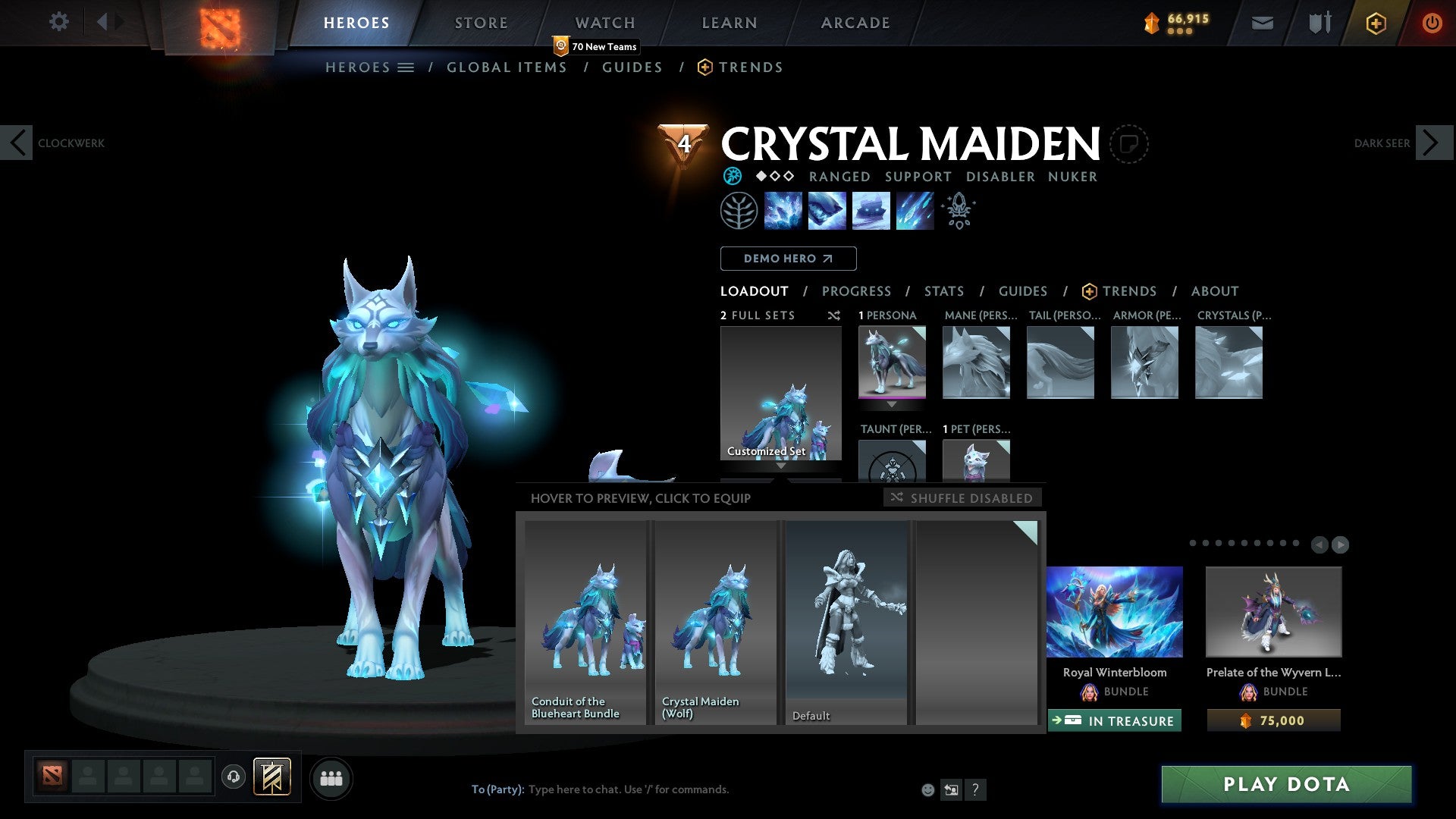
Task: Switch to the Progress tab
Action: pyautogui.click(x=857, y=291)
